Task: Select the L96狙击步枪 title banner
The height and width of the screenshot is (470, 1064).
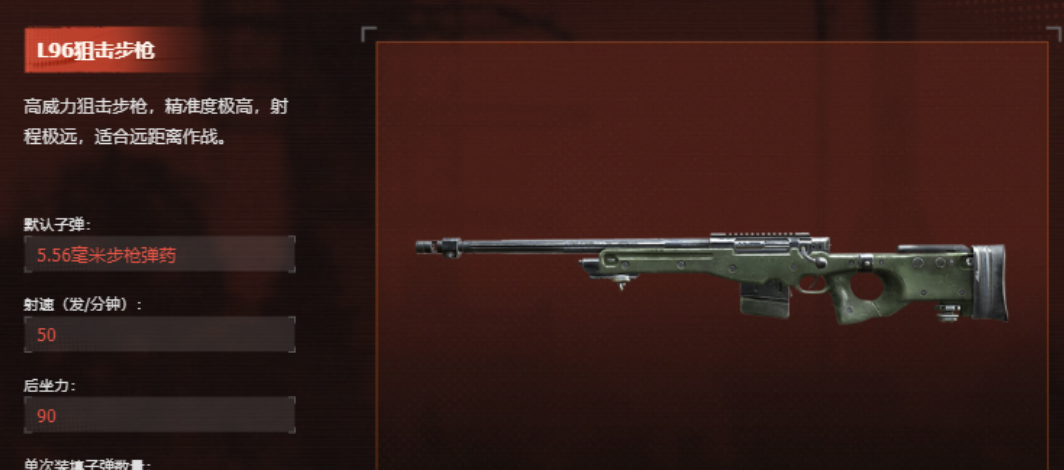Action: coord(96,50)
